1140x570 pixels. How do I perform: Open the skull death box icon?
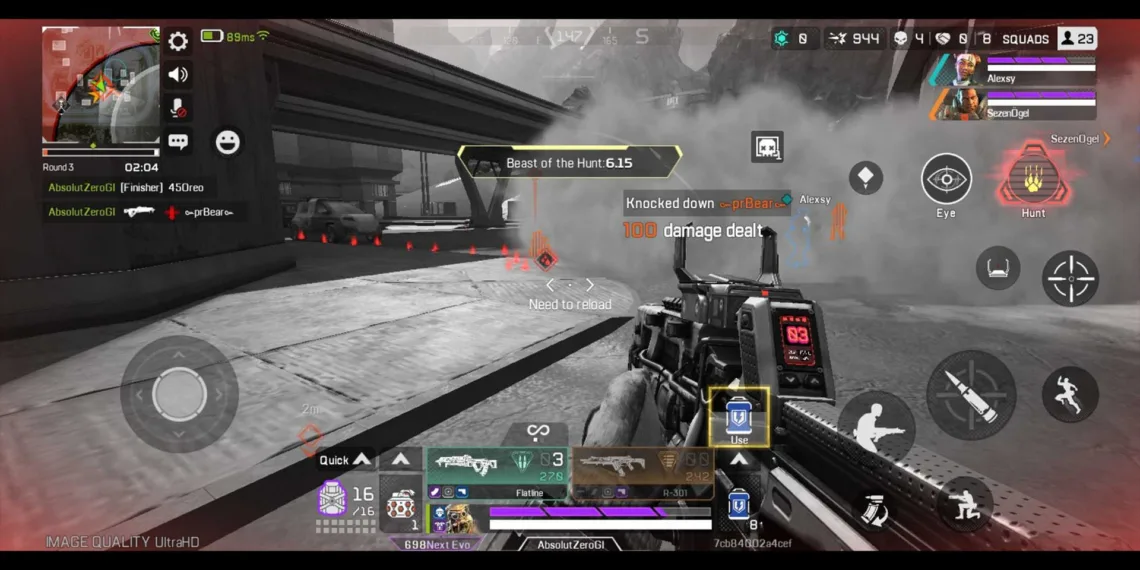(767, 147)
